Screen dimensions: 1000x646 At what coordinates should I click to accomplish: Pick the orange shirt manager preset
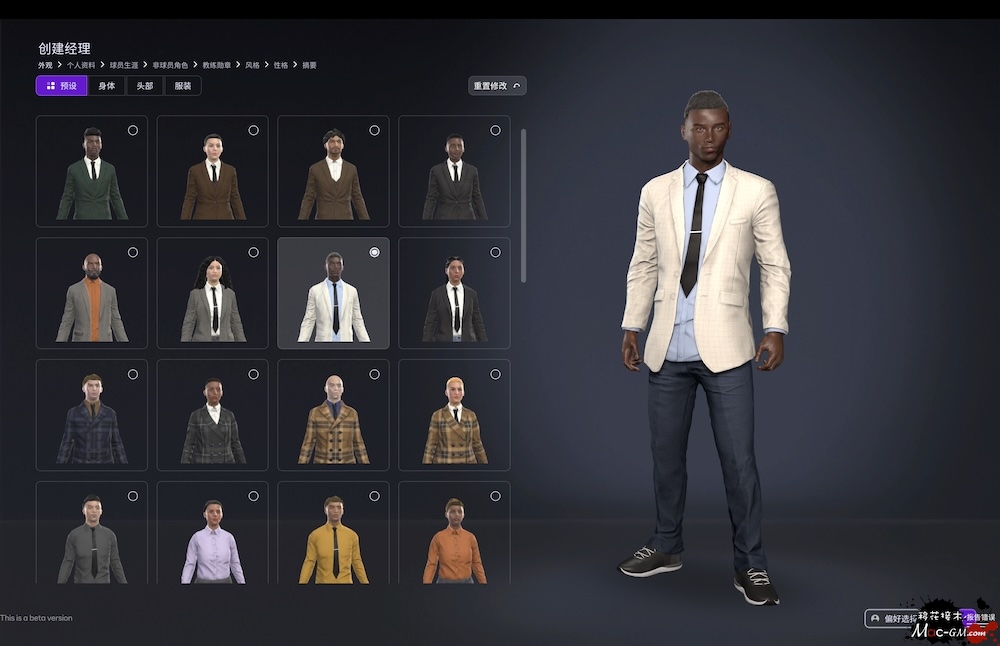coord(454,535)
